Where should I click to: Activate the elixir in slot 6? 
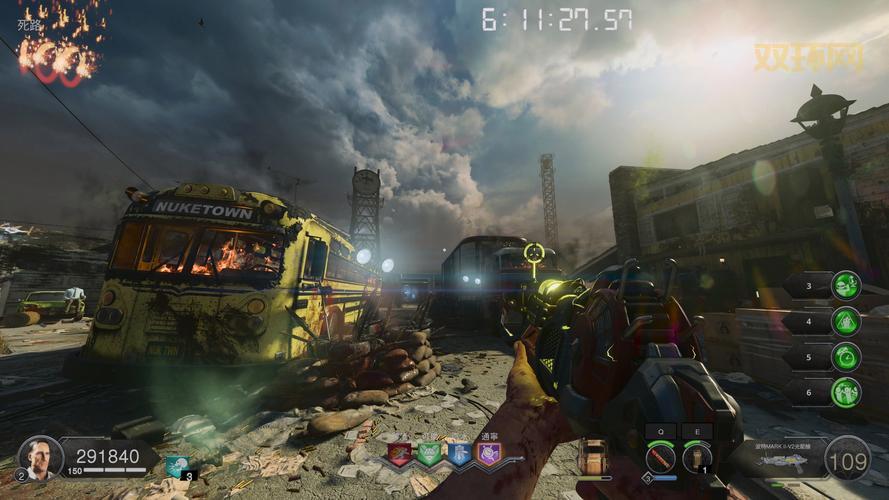click(846, 392)
